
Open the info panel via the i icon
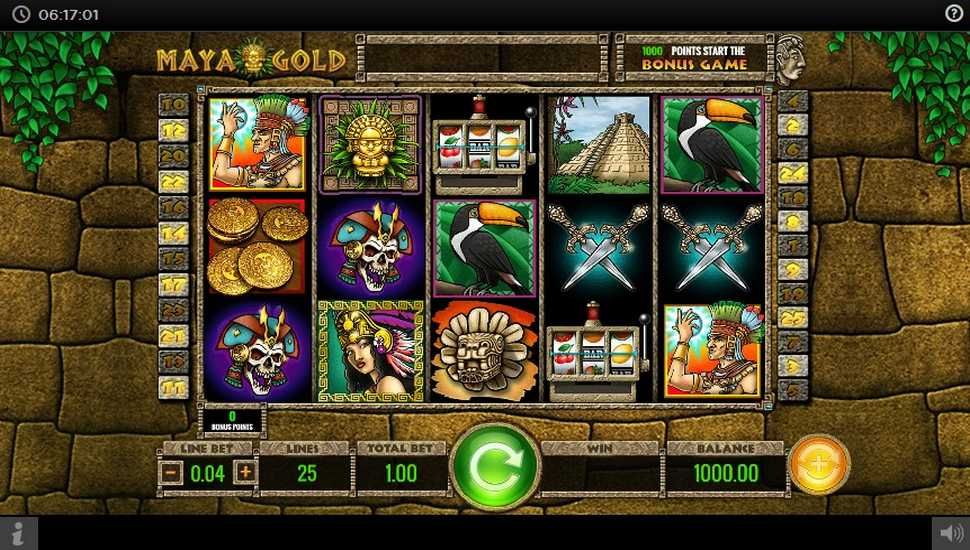19,533
